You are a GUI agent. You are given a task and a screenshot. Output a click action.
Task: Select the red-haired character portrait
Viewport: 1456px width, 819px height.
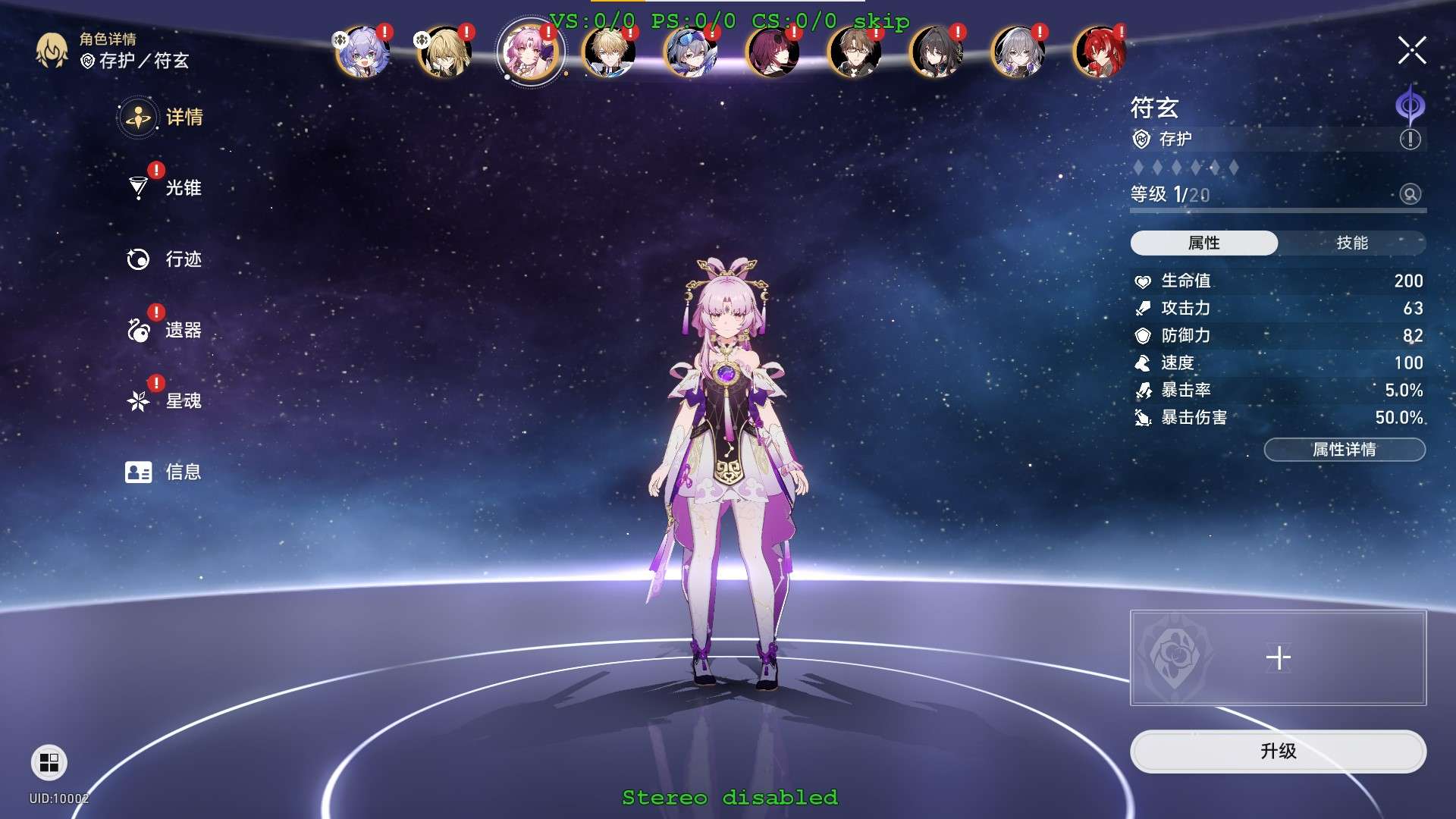click(x=1099, y=52)
